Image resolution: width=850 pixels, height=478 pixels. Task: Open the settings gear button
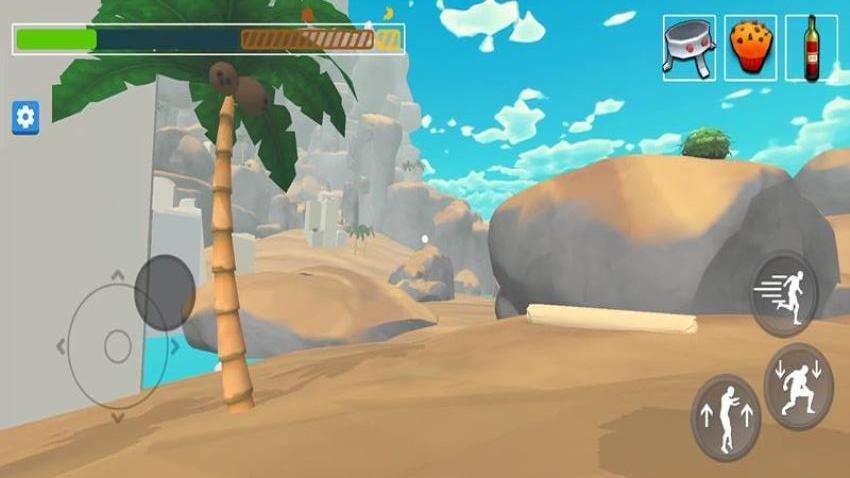pos(25,117)
